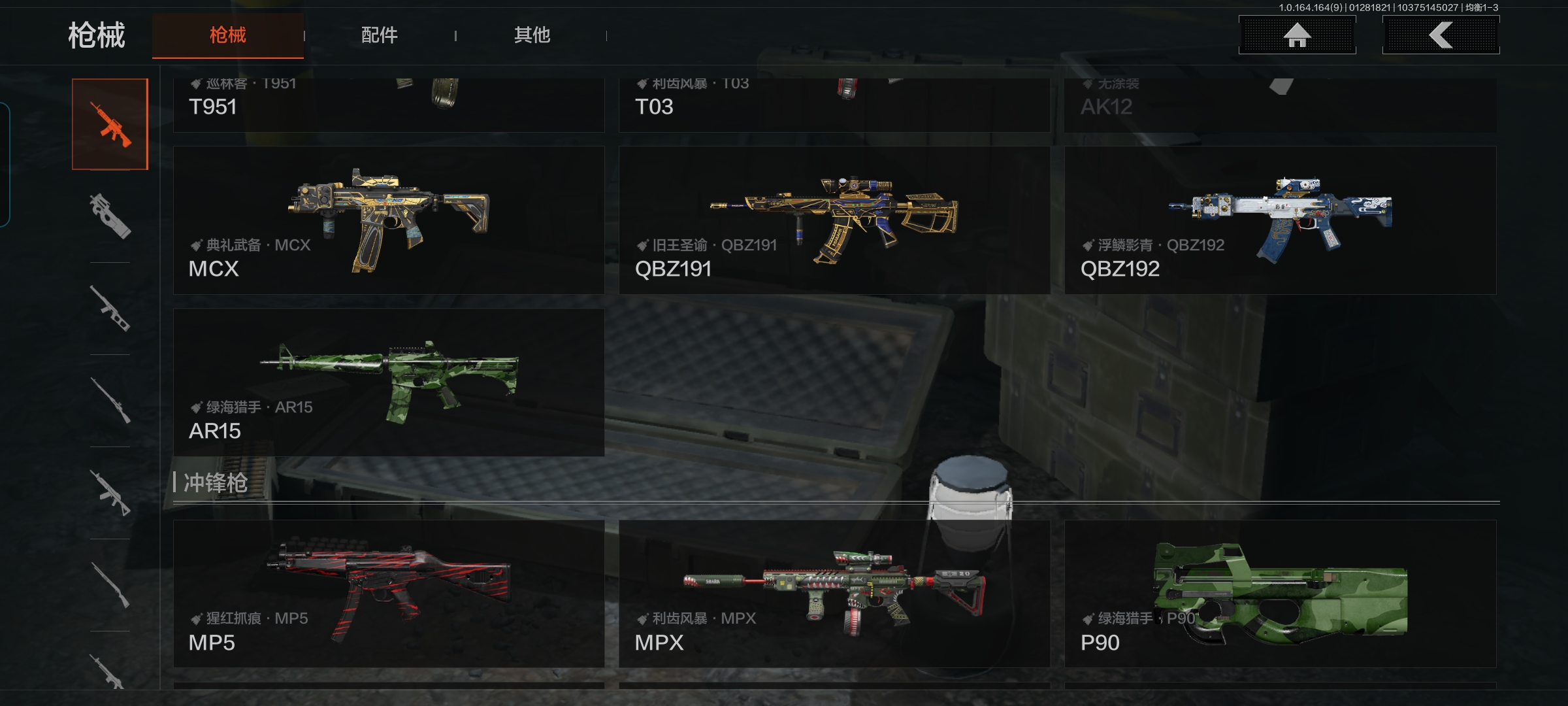Pick the QBZ192 weapon card
Viewport: 1568px width, 706px height.
[1280, 220]
